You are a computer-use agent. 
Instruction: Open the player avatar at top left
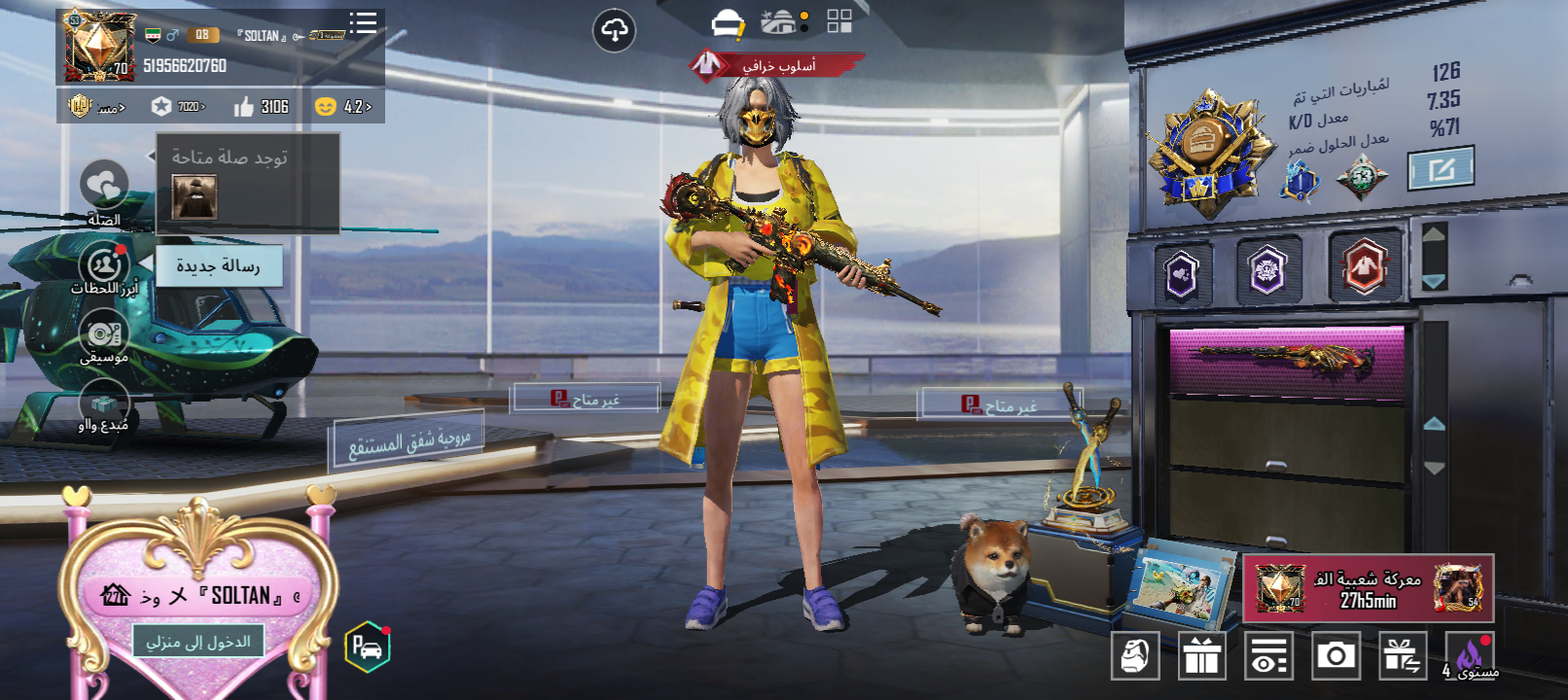point(98,46)
